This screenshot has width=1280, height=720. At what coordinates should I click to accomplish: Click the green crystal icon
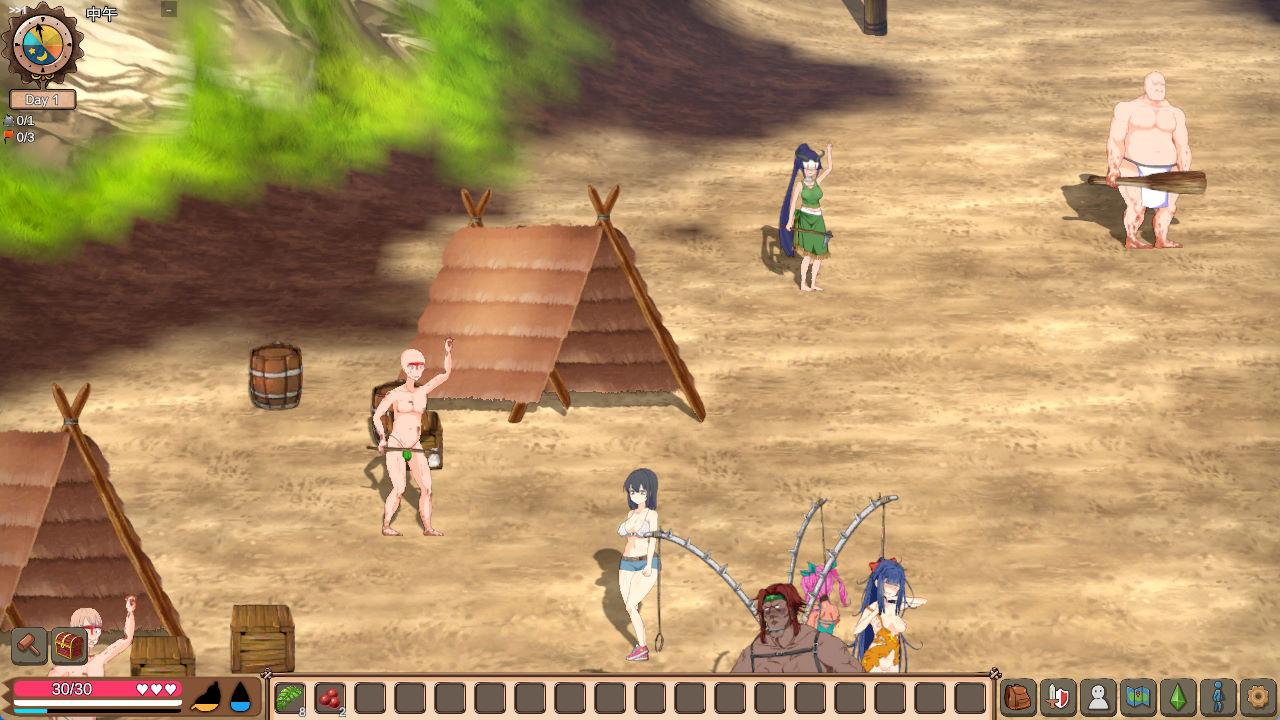[1178, 697]
